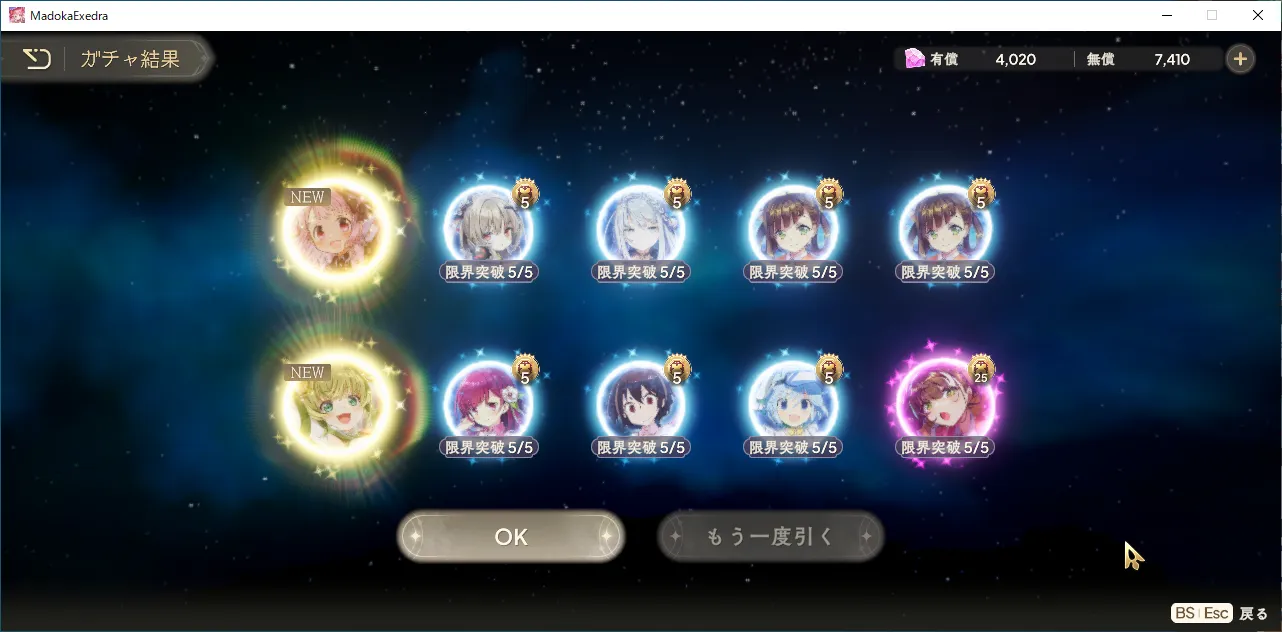Pick the black-haired character portrait

pos(641,405)
